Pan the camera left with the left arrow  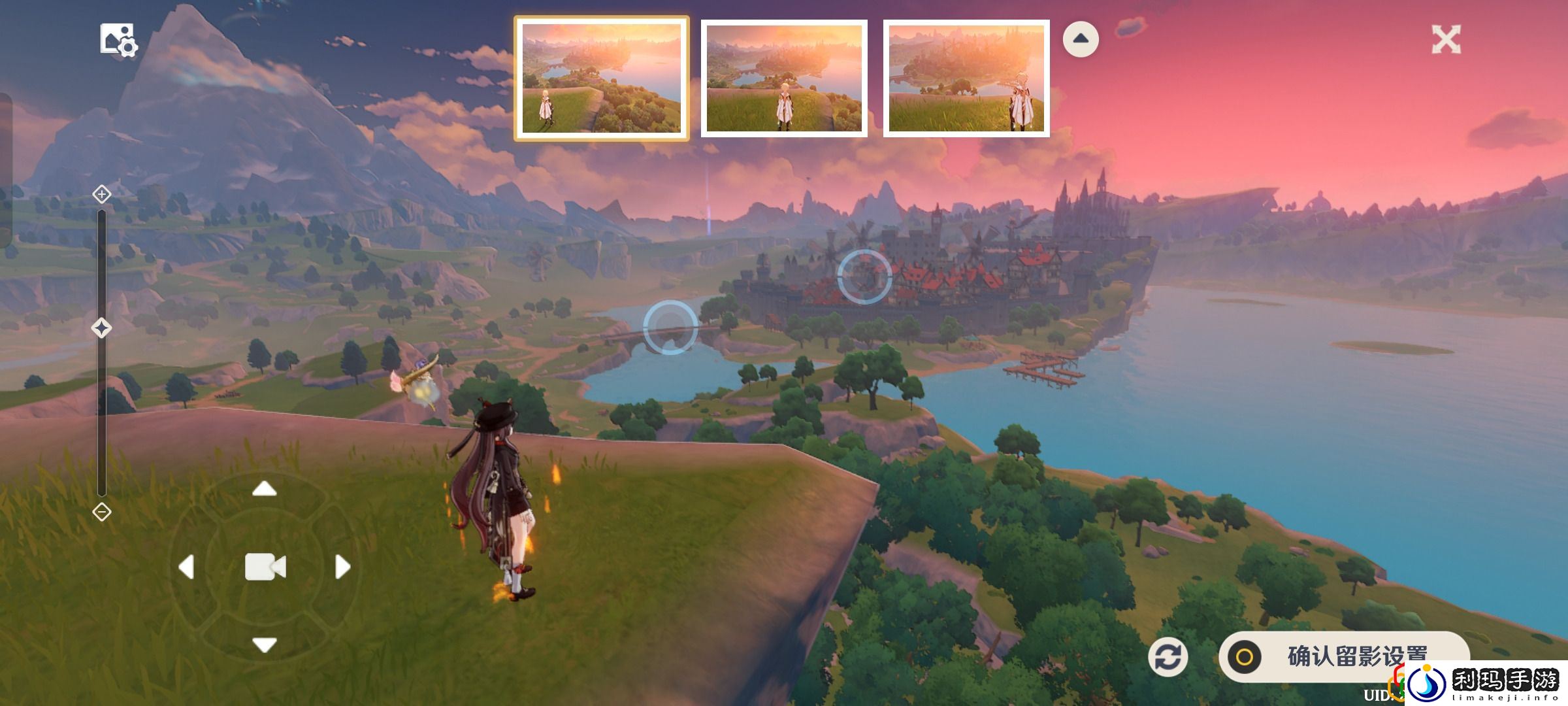[x=187, y=567]
